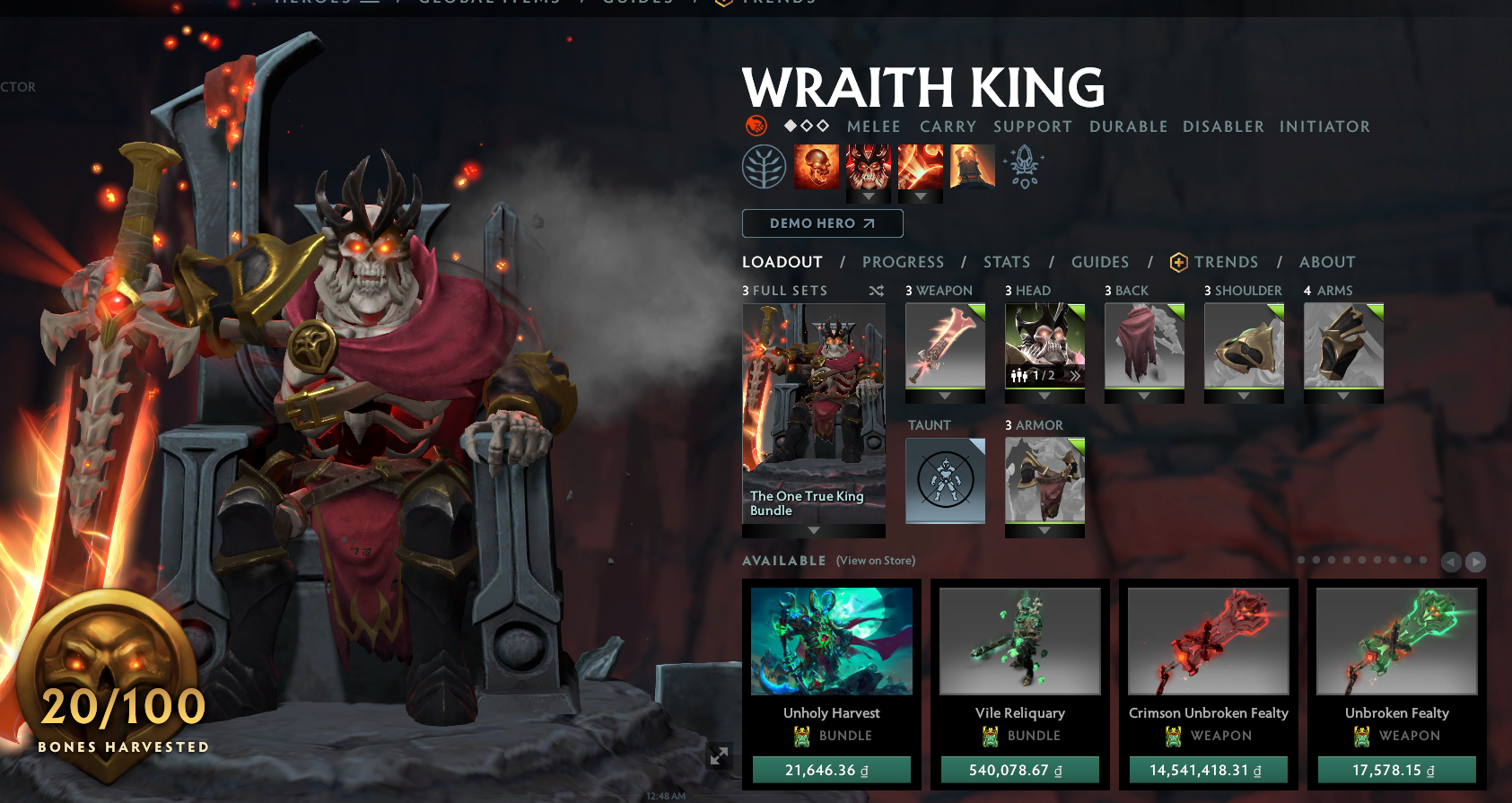This screenshot has width=1512, height=803.
Task: Click the double-chevron style icon on the Head item
Action: (x=1074, y=377)
